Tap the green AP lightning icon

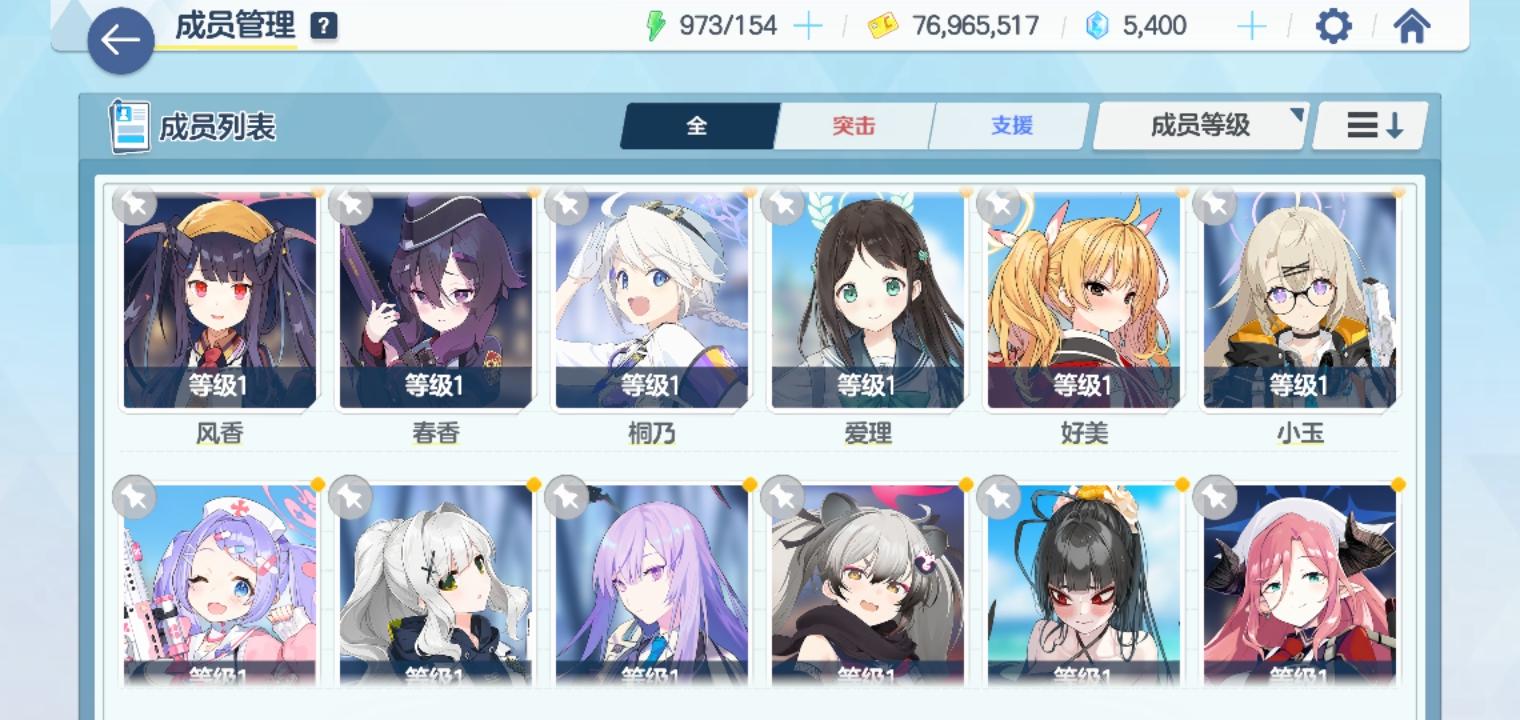click(655, 25)
